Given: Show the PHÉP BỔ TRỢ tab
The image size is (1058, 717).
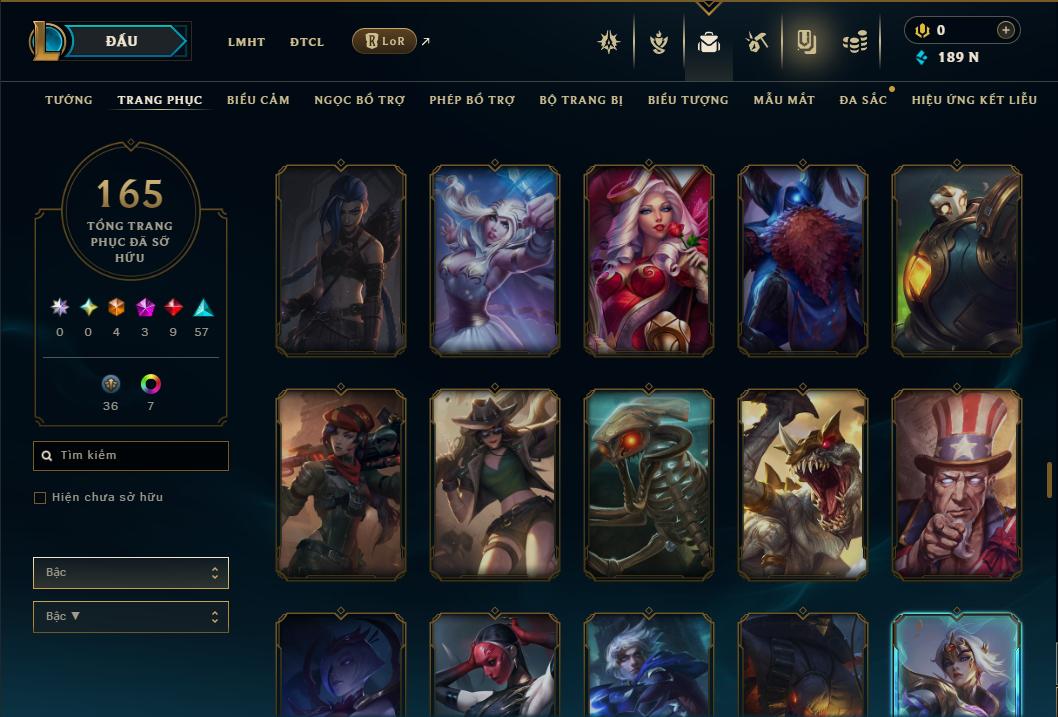Looking at the screenshot, I should 472,100.
